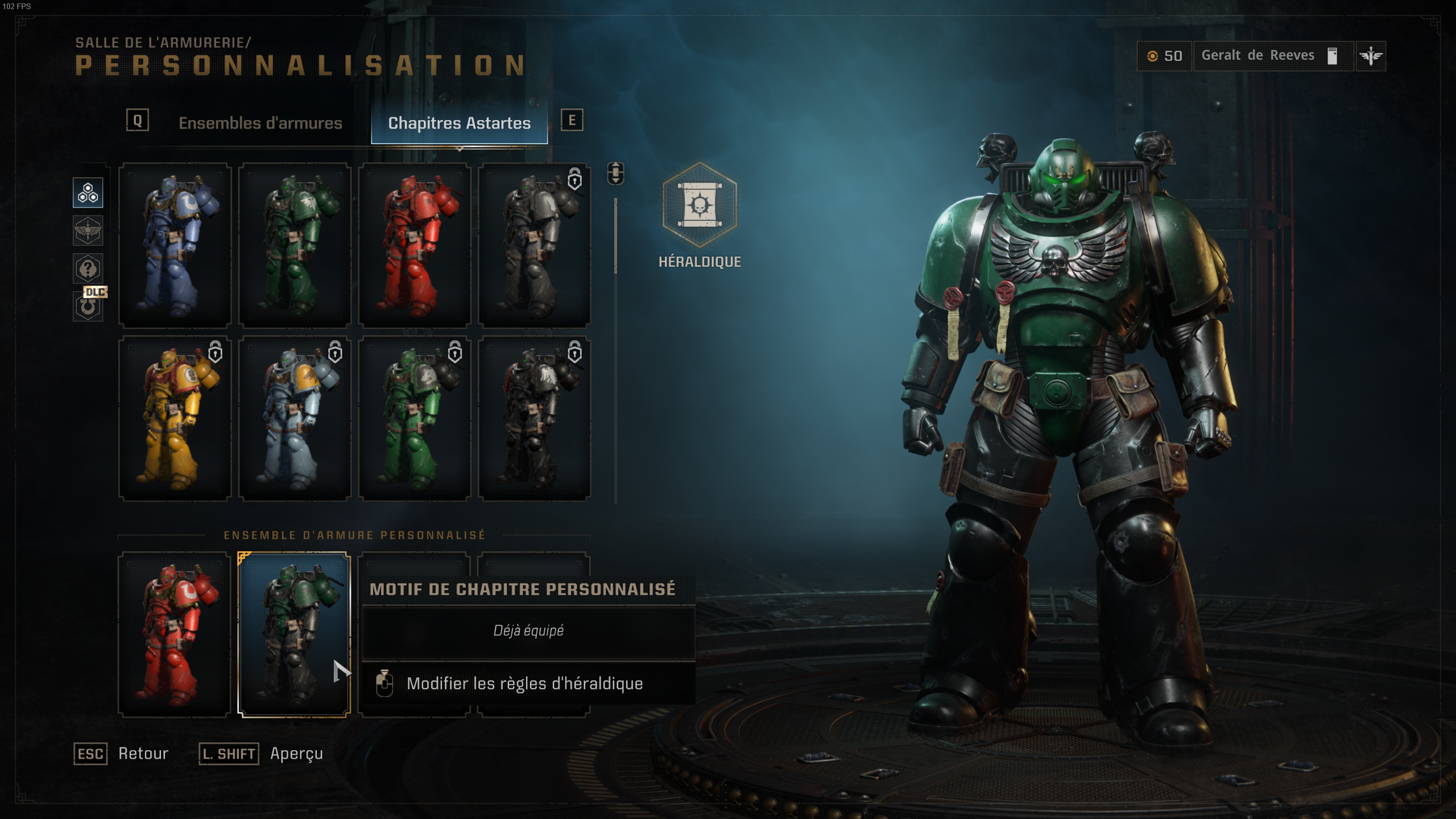Click Aperçu to preview the armour
The height and width of the screenshot is (819, 1456).
pos(296,754)
